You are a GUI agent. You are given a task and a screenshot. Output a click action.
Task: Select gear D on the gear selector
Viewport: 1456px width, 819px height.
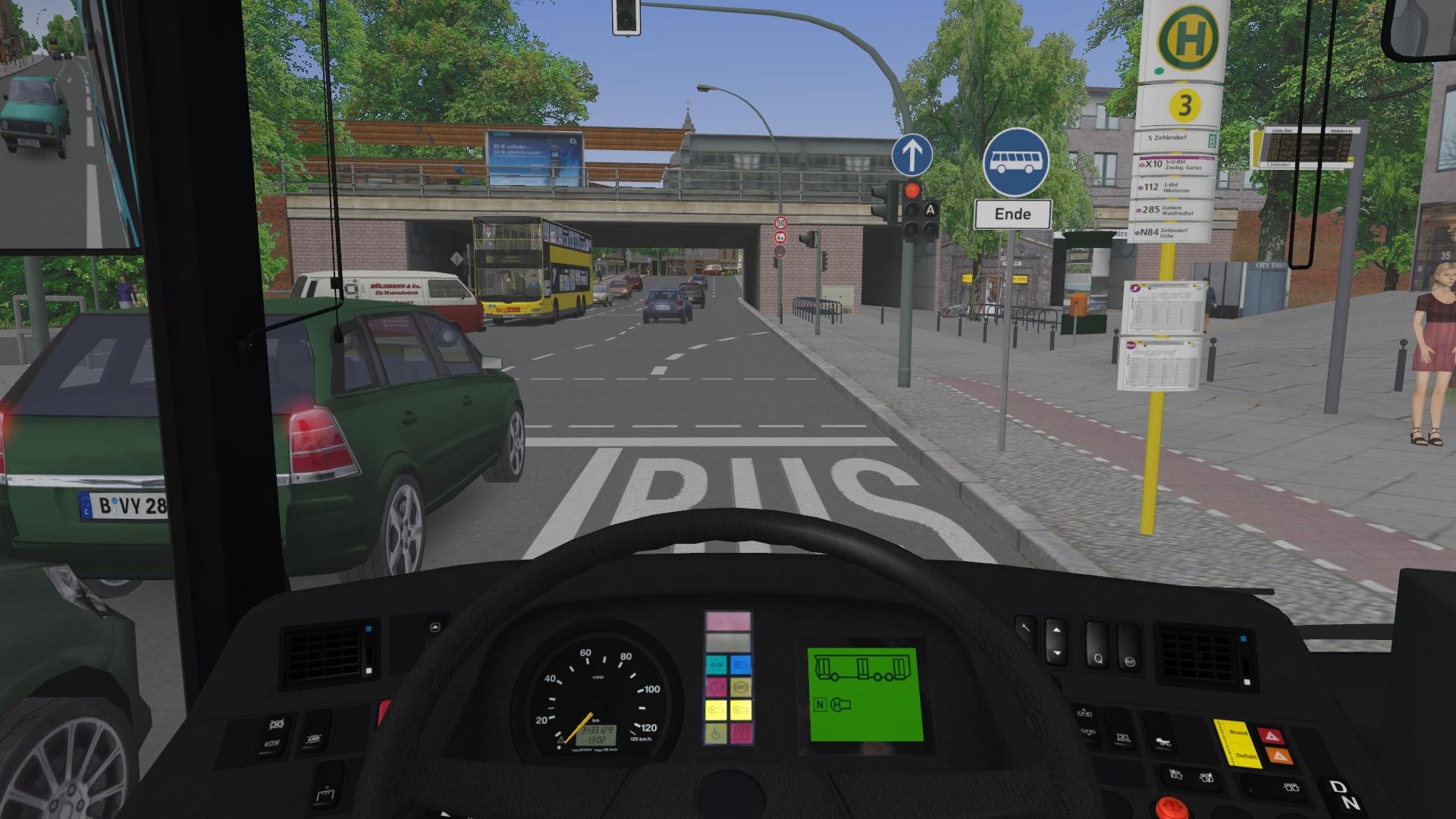(x=1336, y=788)
